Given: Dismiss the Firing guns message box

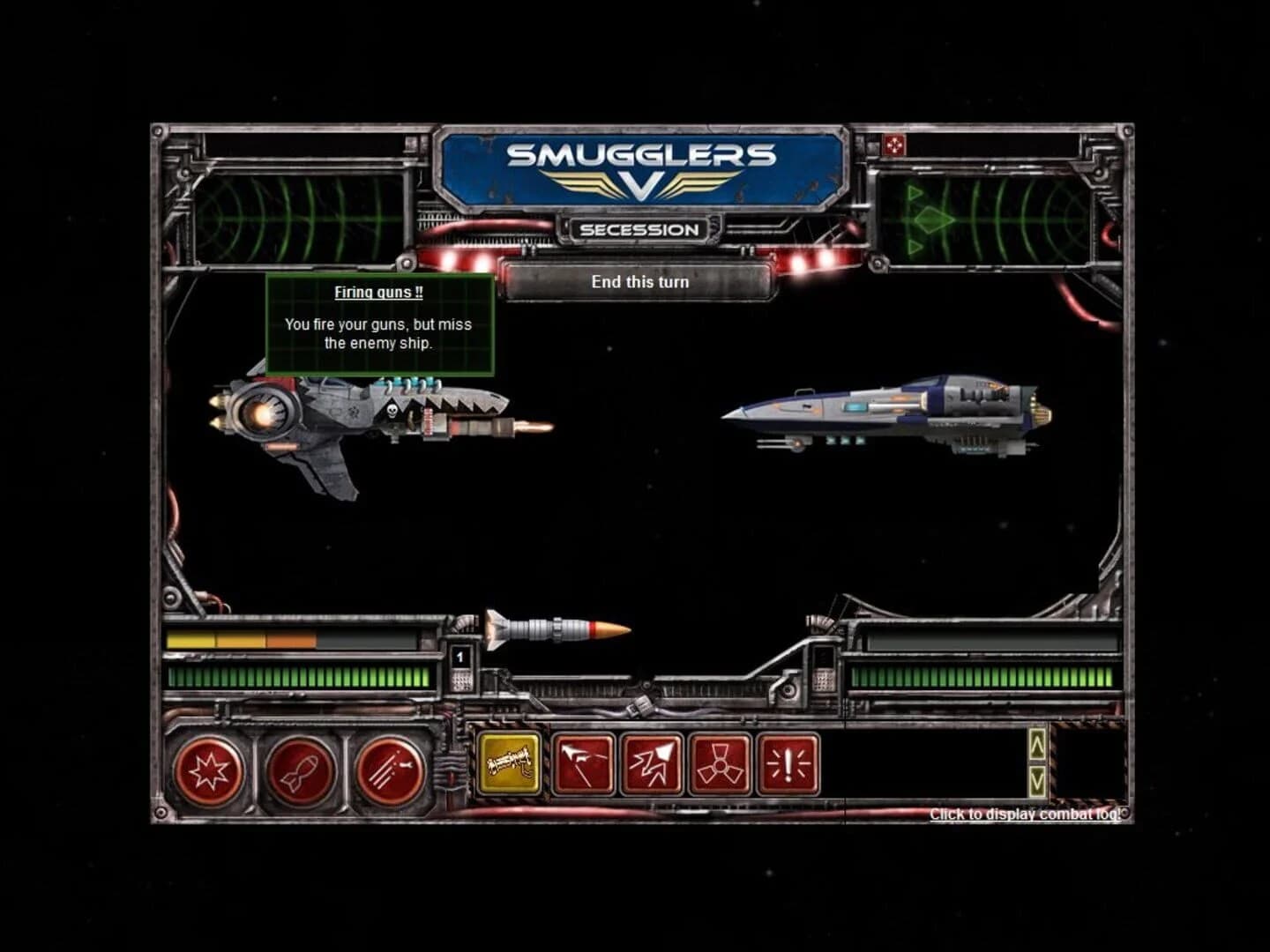Looking at the screenshot, I should 379,322.
